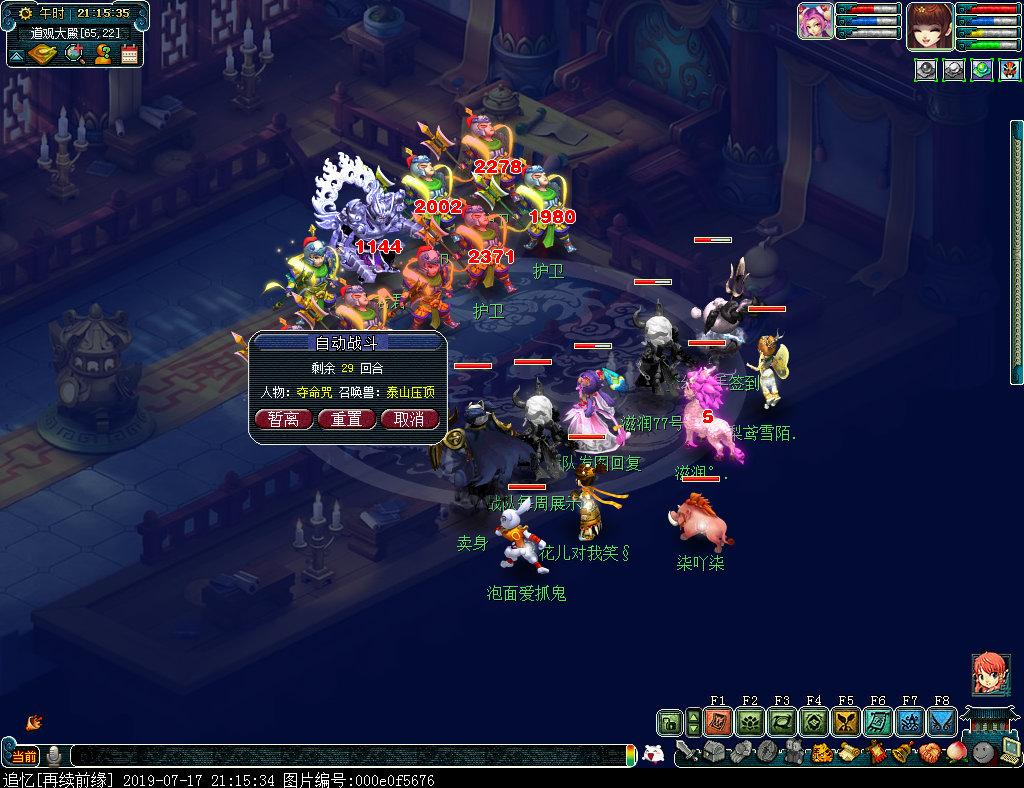Use the F2 lotus skill
The image size is (1024, 788).
pyautogui.click(x=749, y=722)
